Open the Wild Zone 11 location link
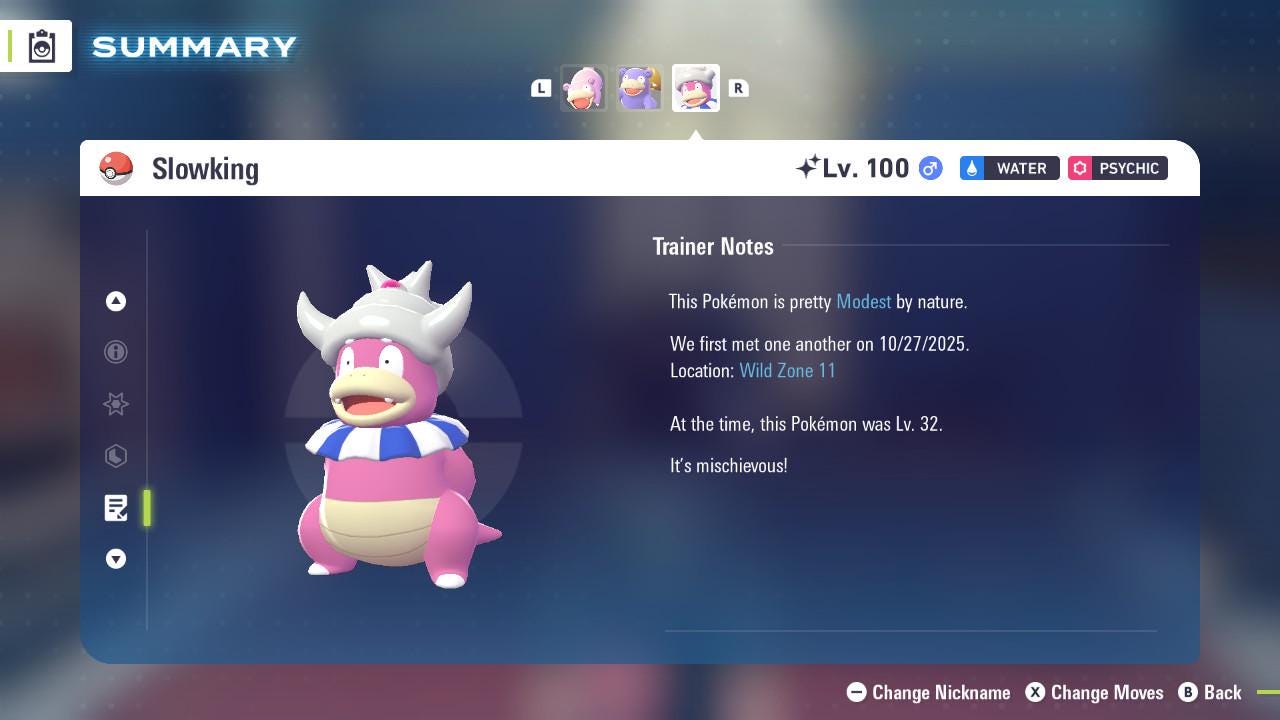 [x=787, y=370]
